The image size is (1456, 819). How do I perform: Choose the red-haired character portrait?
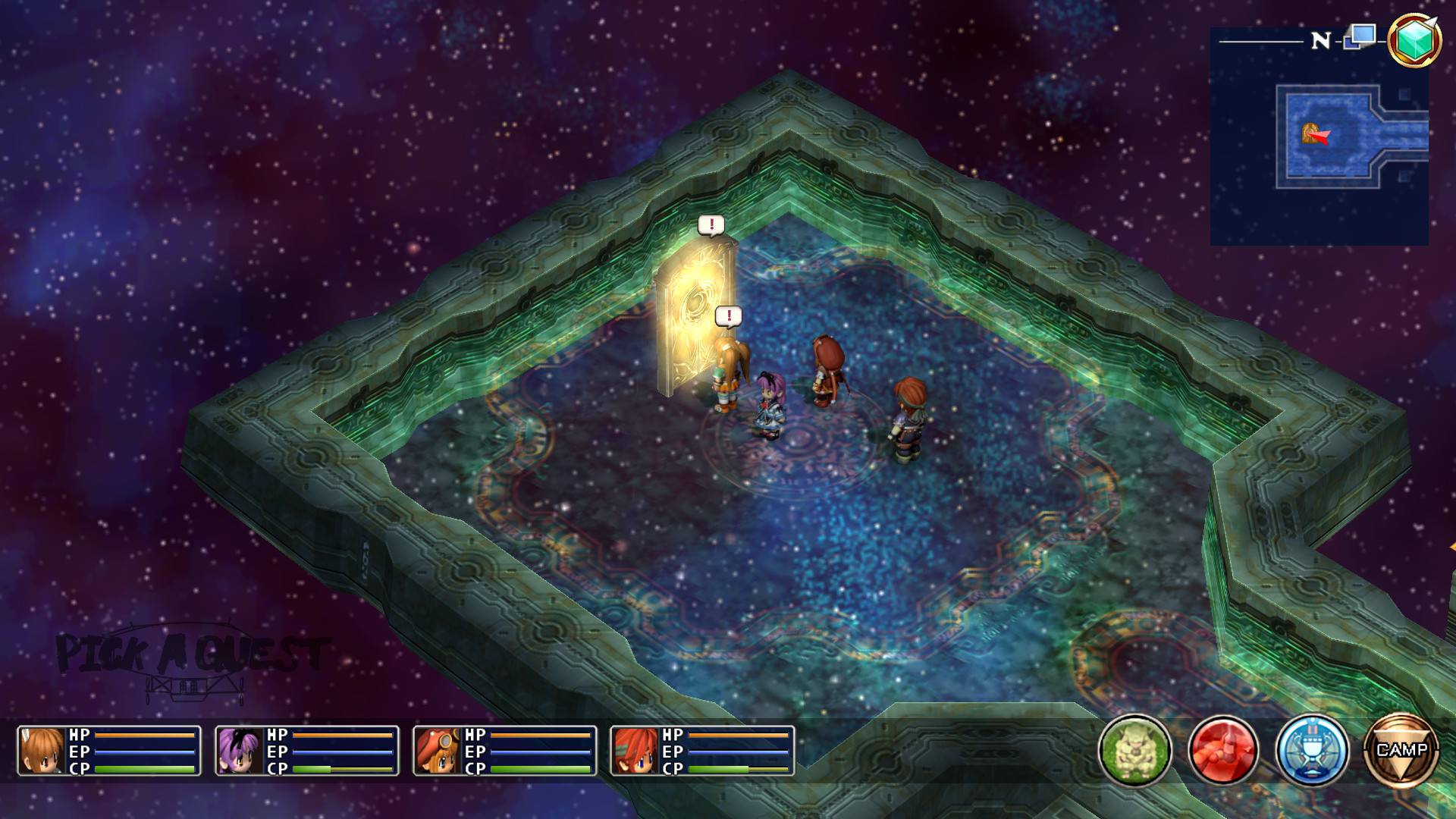(x=635, y=751)
